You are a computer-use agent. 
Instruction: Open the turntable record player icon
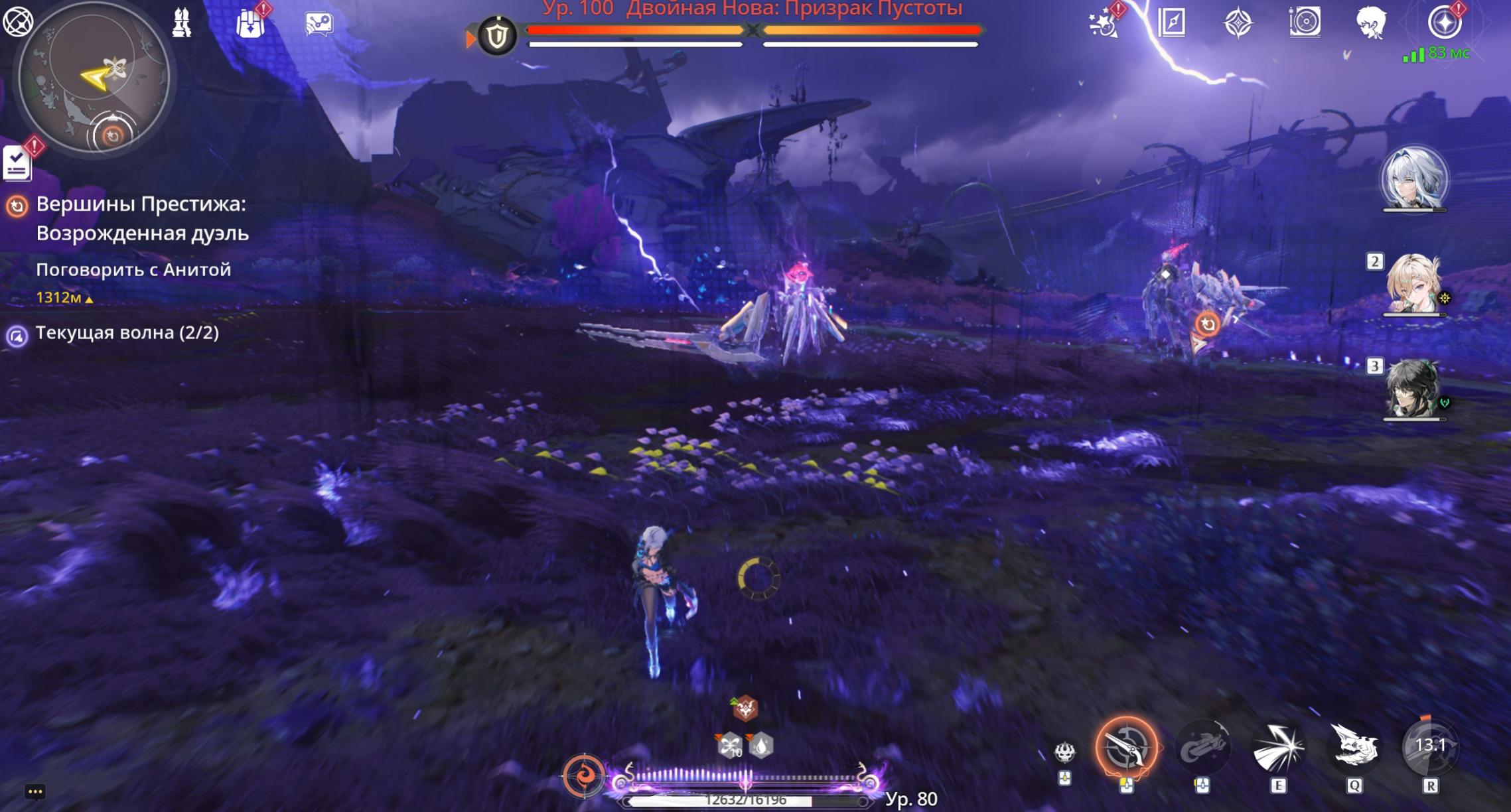[1305, 23]
